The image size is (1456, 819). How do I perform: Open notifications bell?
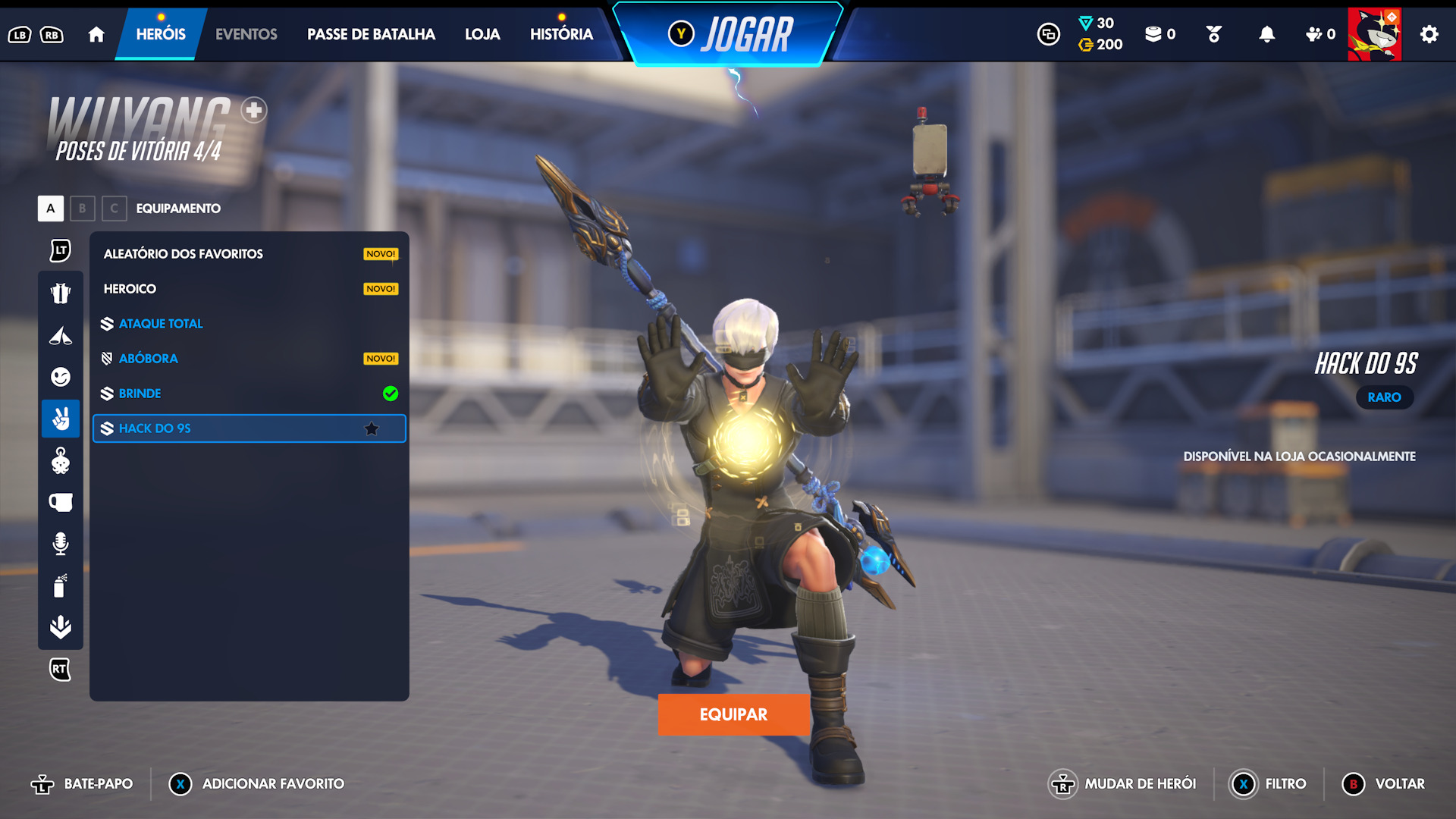coord(1266,34)
